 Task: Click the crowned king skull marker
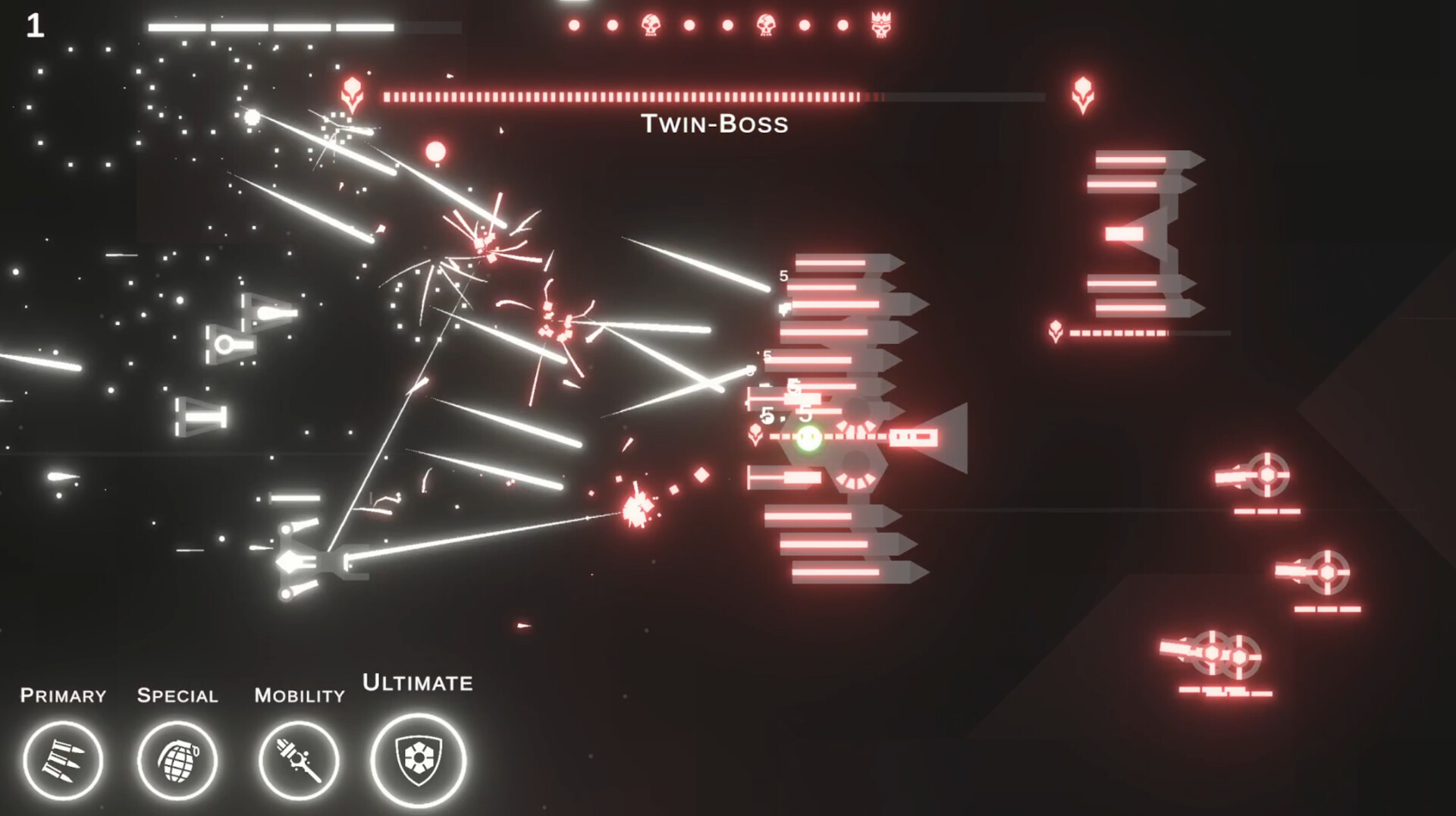pyautogui.click(x=880, y=23)
